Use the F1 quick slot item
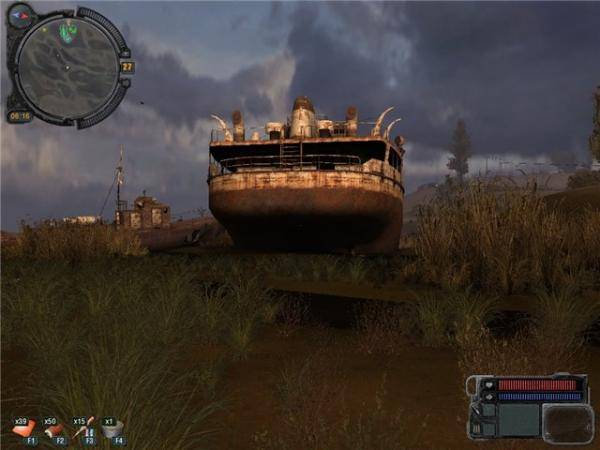The image size is (600, 450). point(23,428)
